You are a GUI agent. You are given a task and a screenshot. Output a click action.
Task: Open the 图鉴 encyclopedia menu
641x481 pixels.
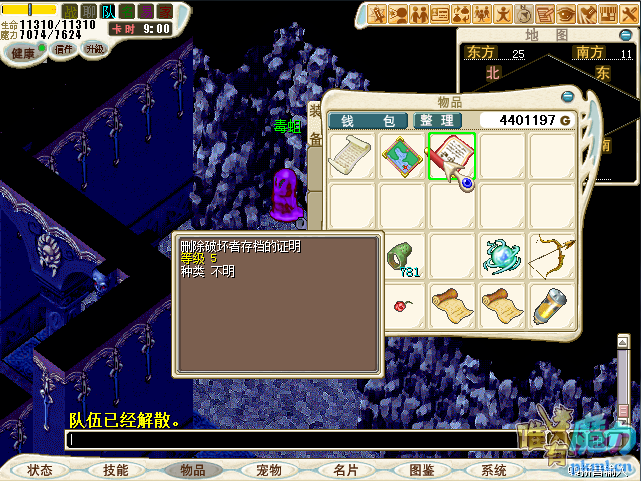pyautogui.click(x=422, y=470)
